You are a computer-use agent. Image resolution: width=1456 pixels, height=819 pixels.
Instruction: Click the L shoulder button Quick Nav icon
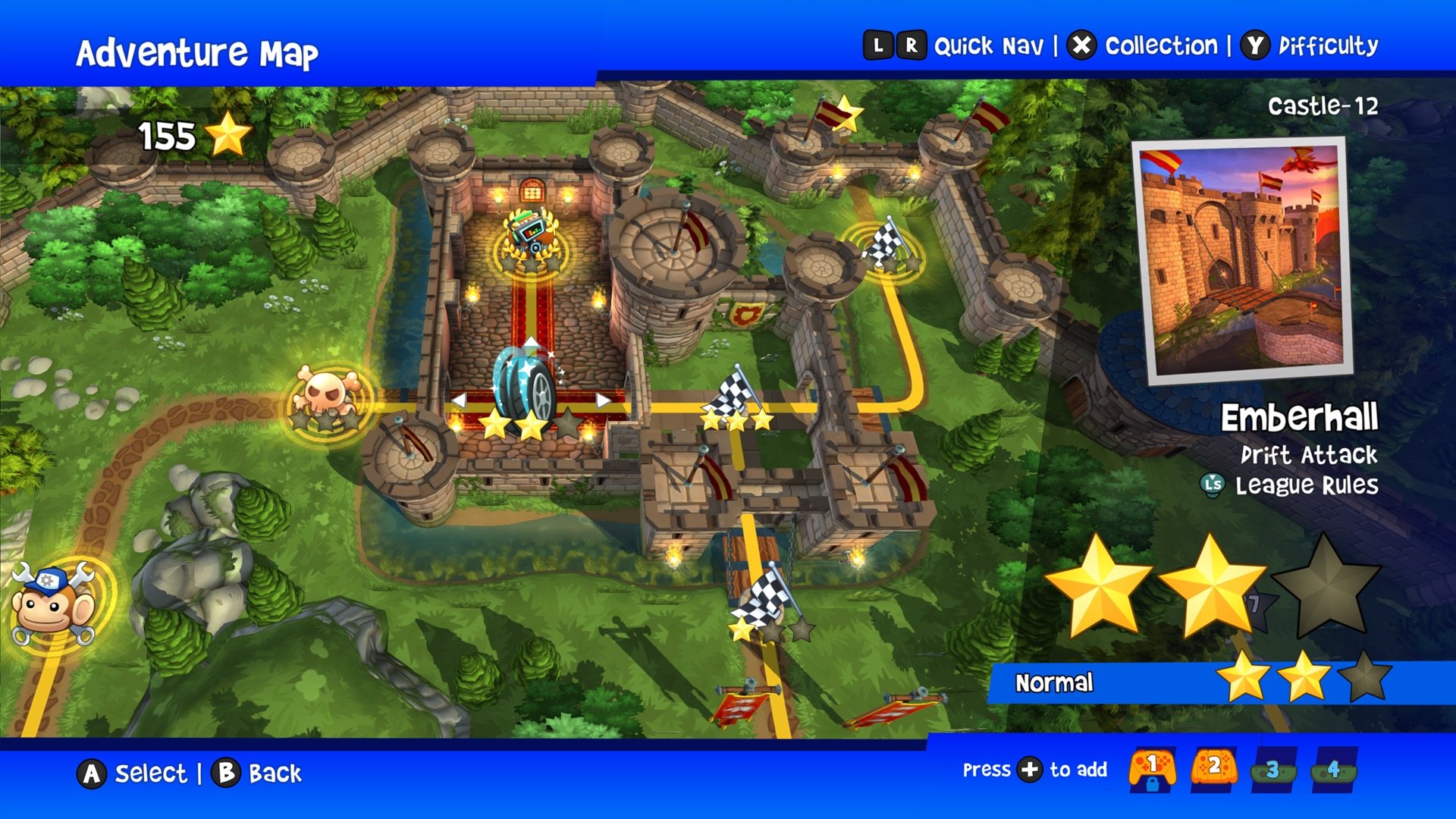coord(880,45)
